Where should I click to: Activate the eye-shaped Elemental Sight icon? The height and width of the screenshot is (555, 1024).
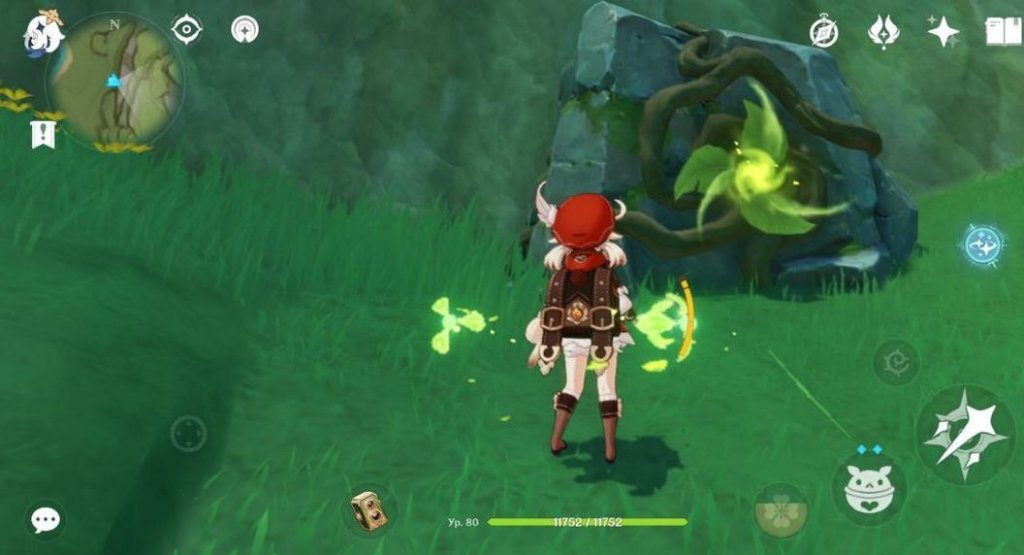187,30
